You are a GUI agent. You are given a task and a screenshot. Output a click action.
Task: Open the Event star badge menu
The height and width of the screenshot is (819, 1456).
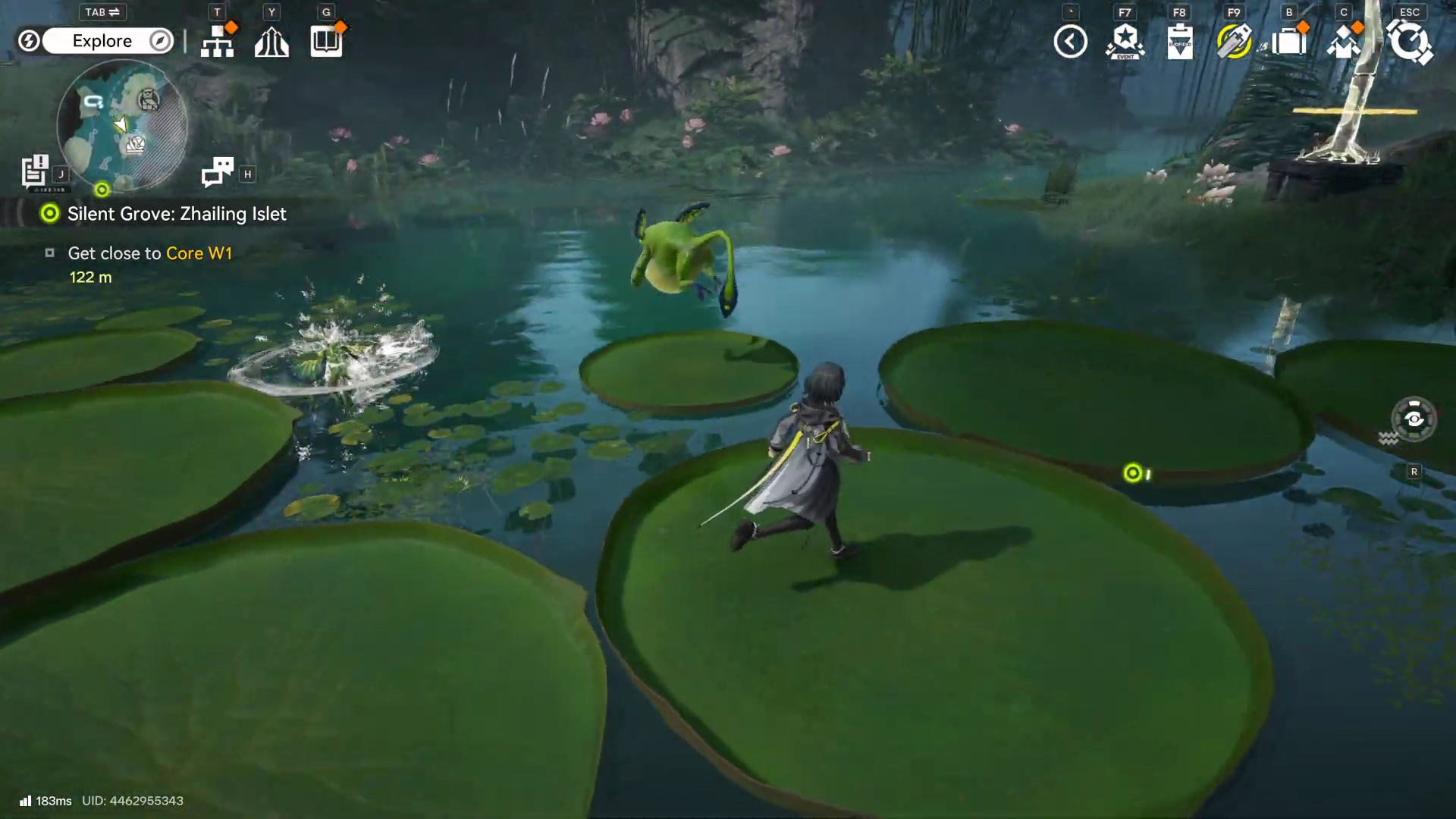point(1125,42)
